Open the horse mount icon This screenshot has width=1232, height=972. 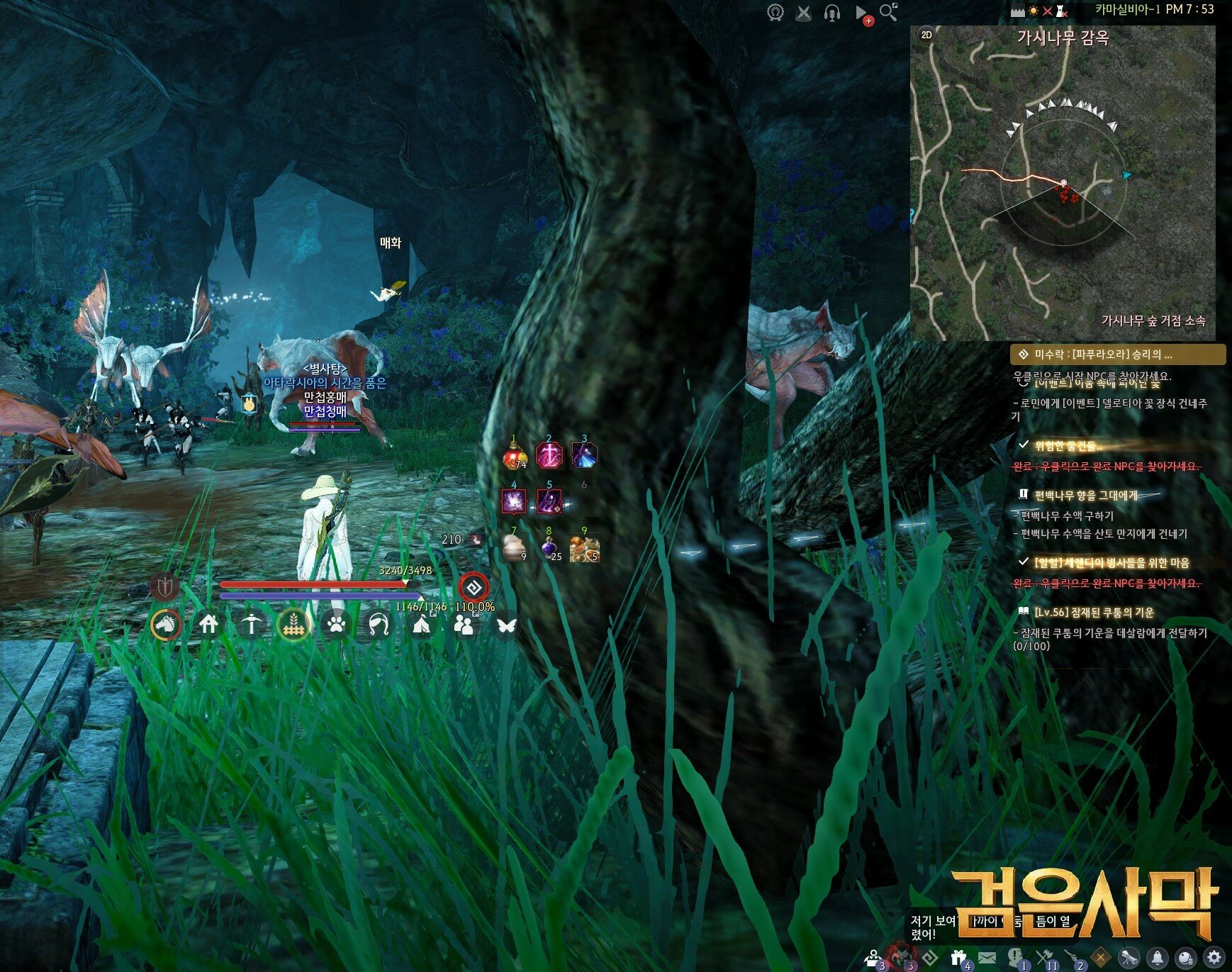pos(166,625)
